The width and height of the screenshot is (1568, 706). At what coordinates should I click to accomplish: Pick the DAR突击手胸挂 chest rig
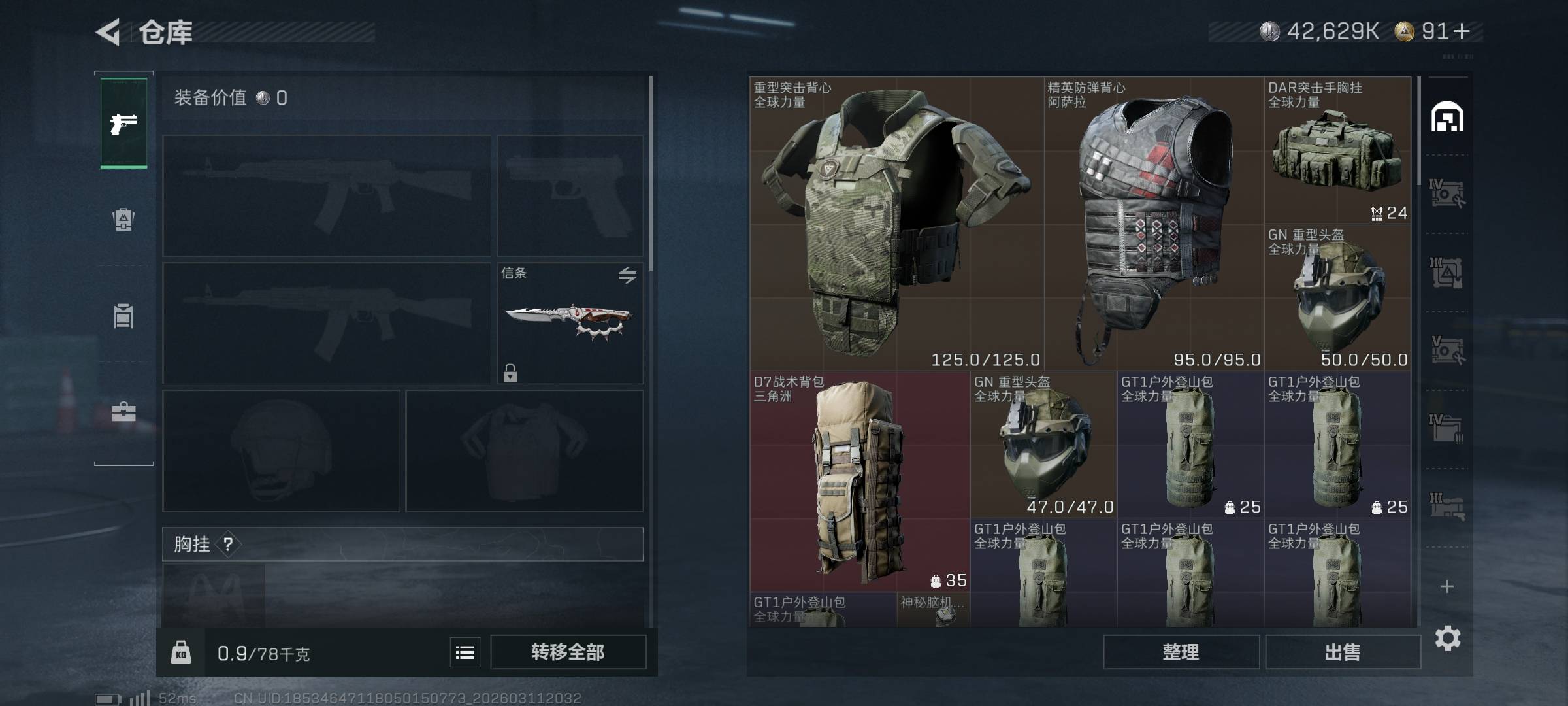point(1337,150)
